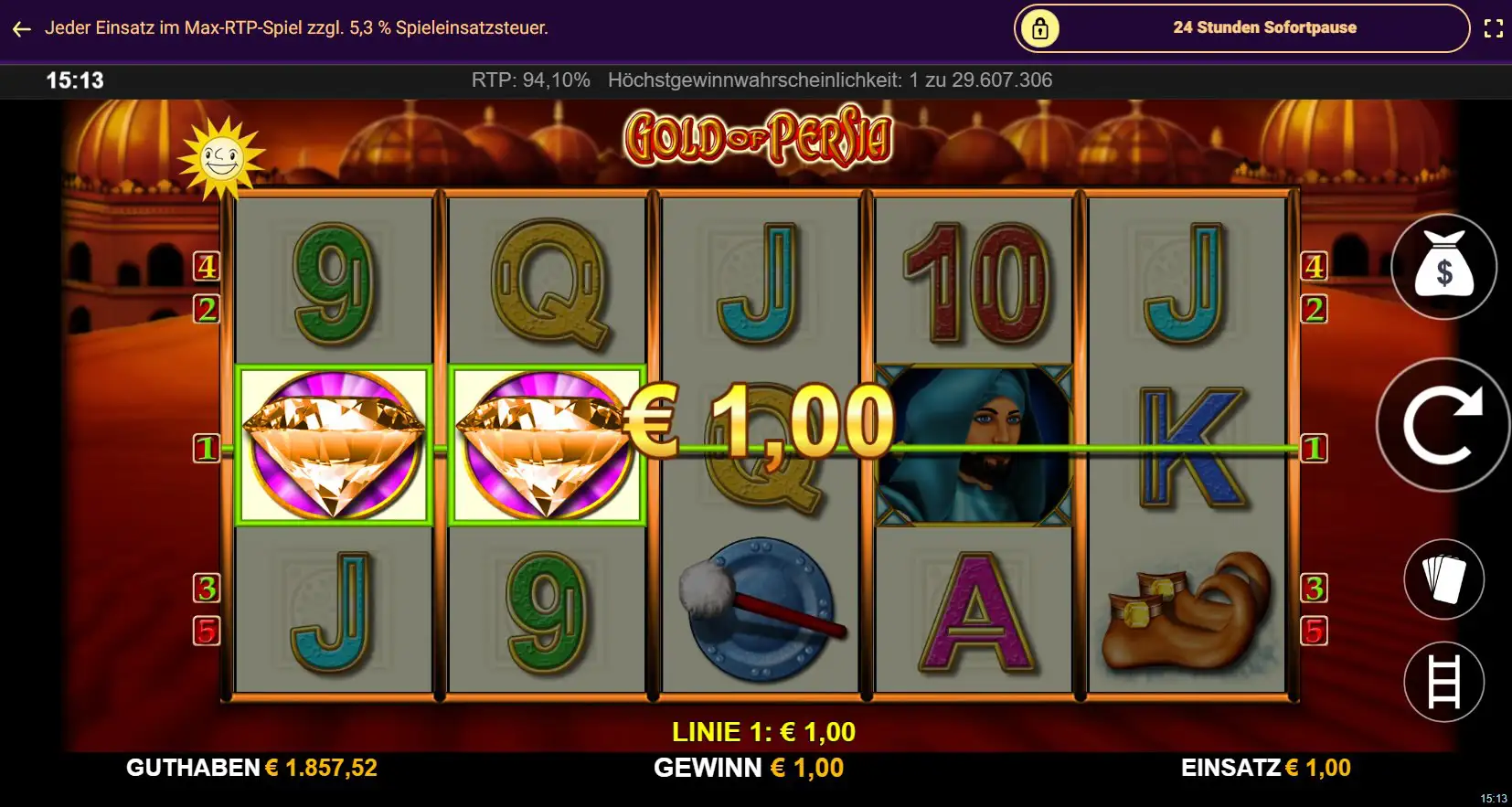Viewport: 1512px width, 807px height.
Task: Click the Einsatz bet amount
Action: click(x=1316, y=768)
